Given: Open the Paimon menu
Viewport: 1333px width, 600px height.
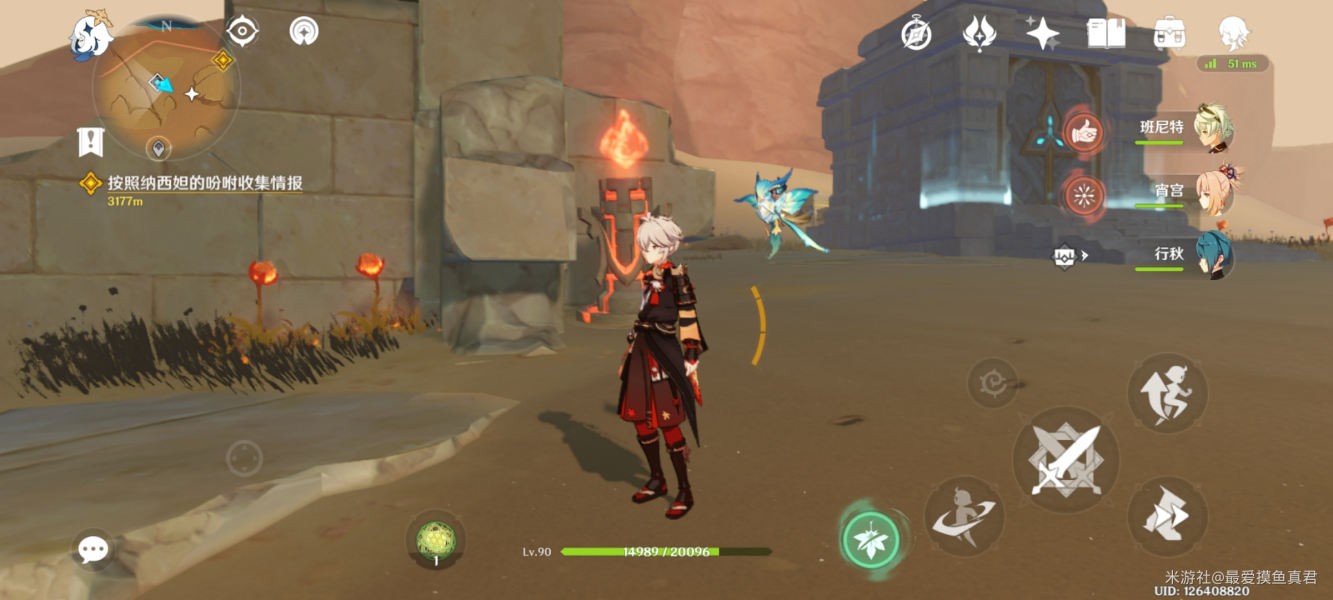Looking at the screenshot, I should pos(90,36).
